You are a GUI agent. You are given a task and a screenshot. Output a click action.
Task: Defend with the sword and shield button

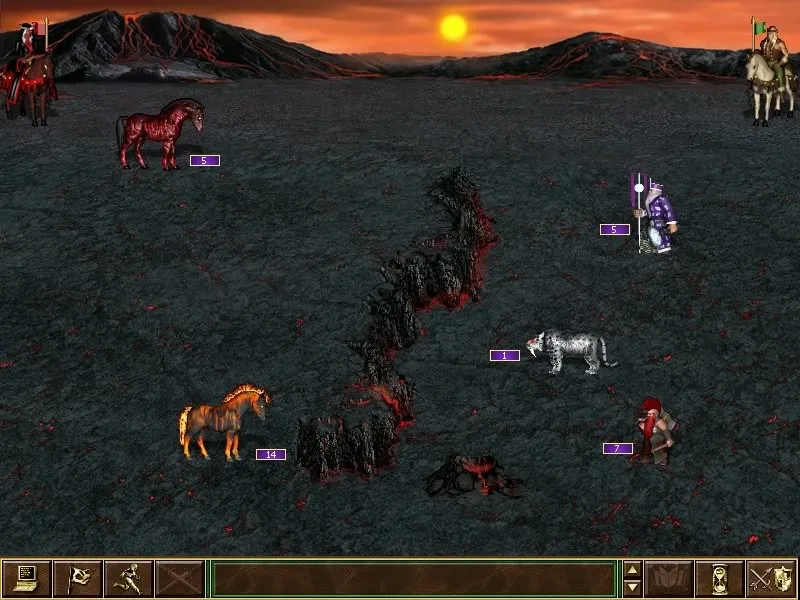click(x=771, y=578)
